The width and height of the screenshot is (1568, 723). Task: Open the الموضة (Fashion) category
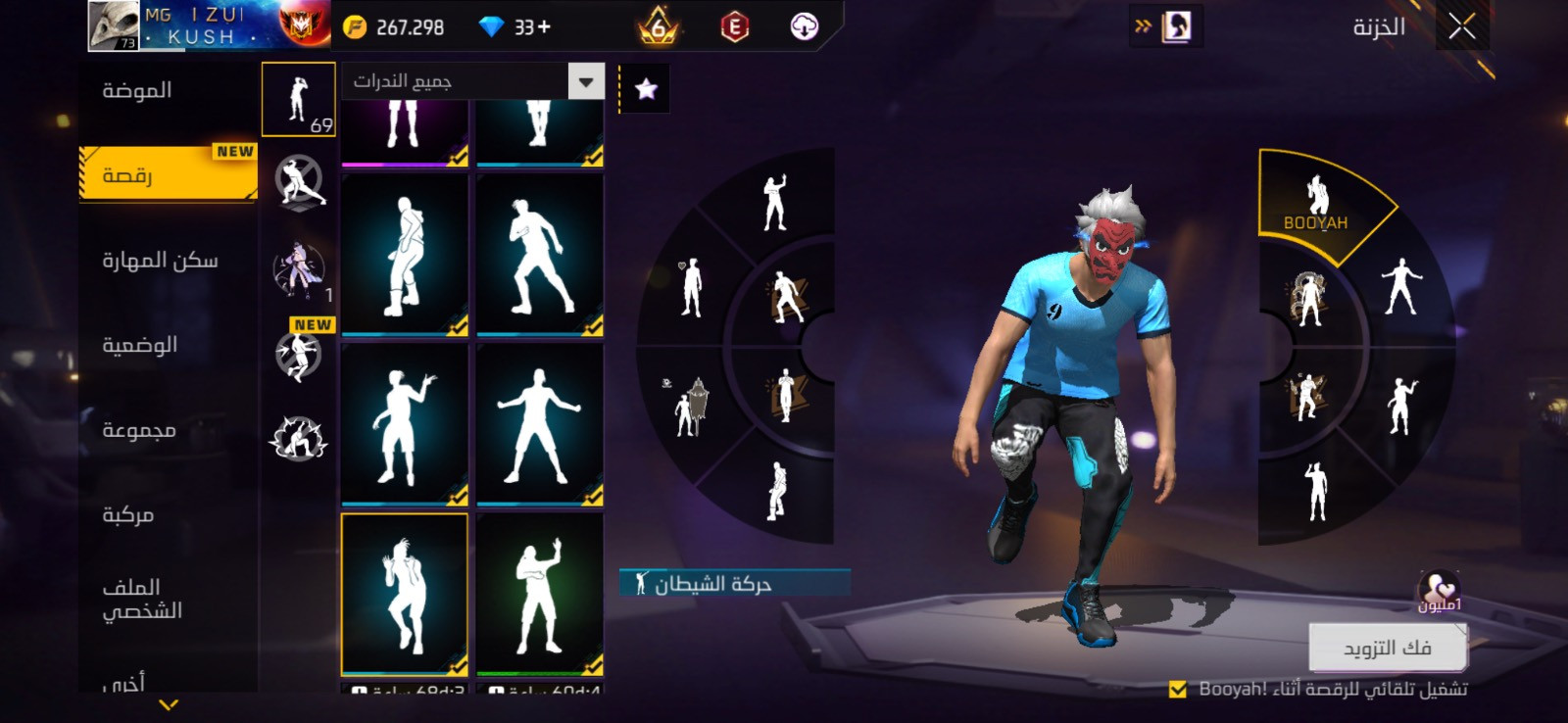coord(137,91)
